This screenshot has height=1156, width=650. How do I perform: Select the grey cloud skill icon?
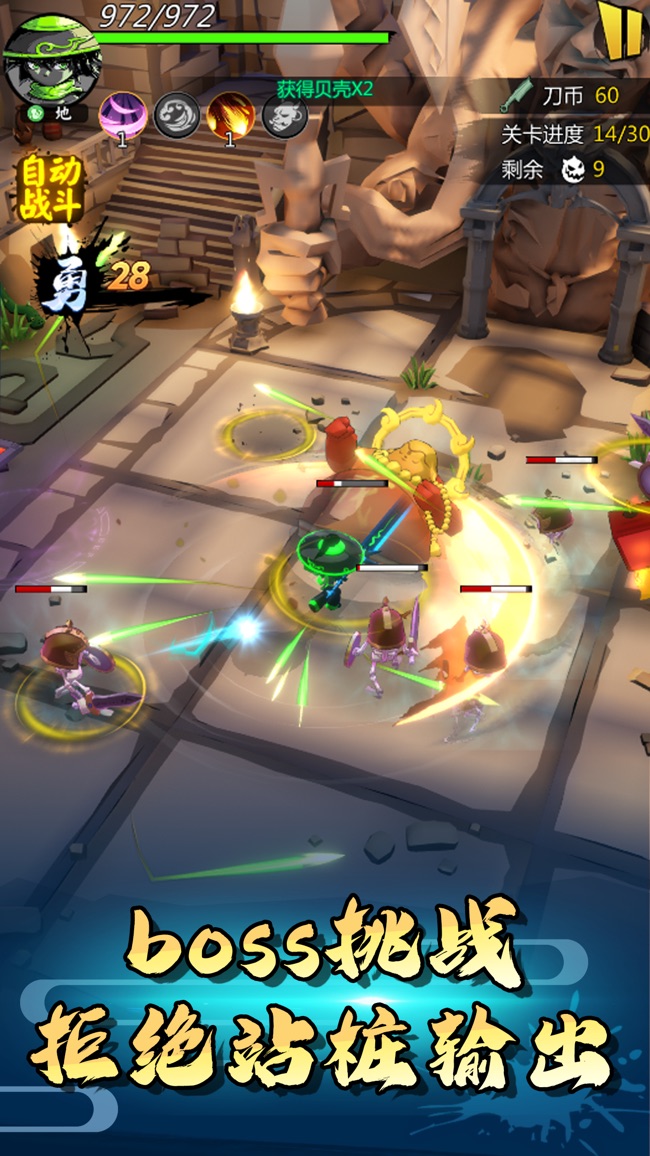177,115
